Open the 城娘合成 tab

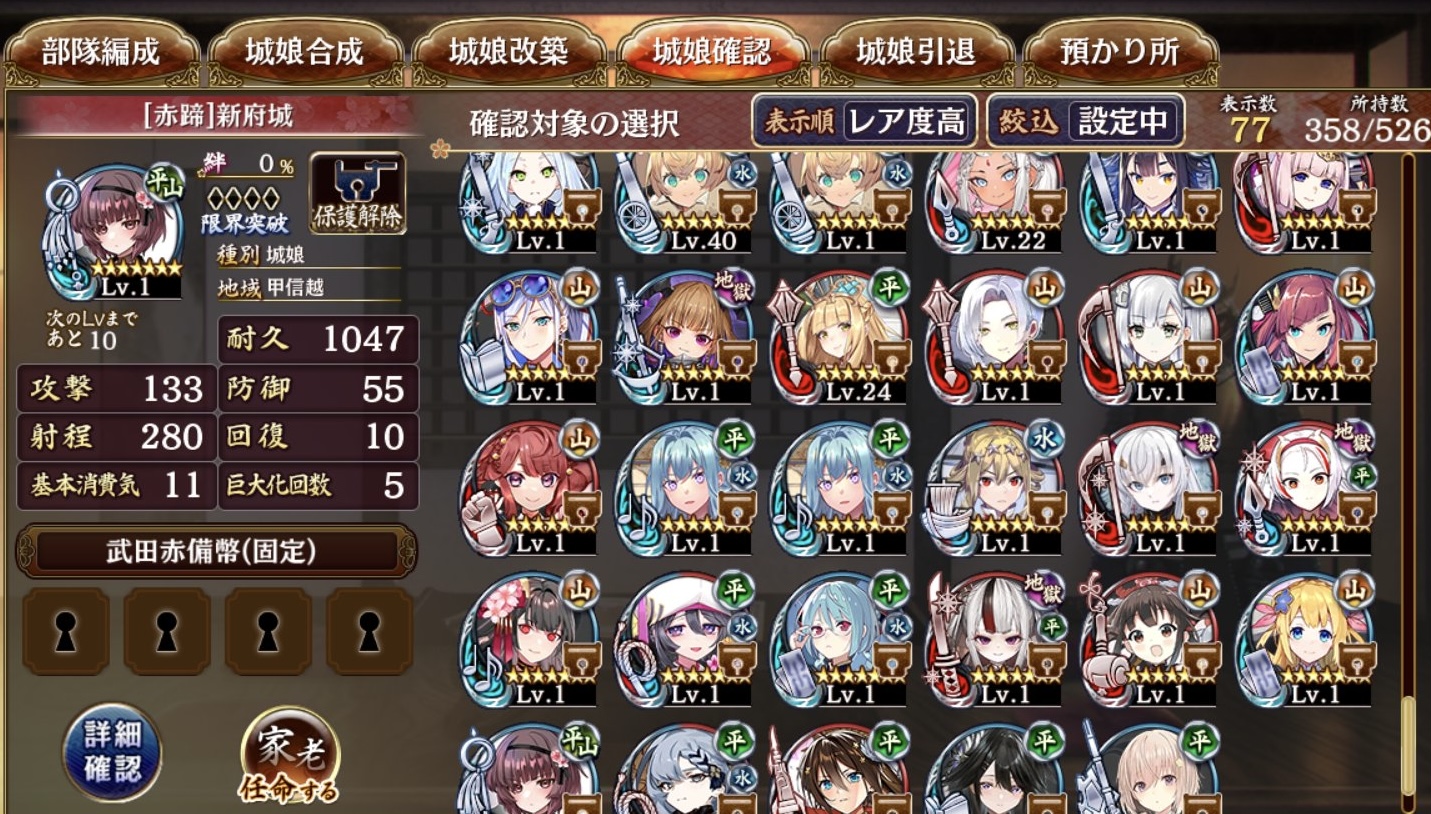305,52
